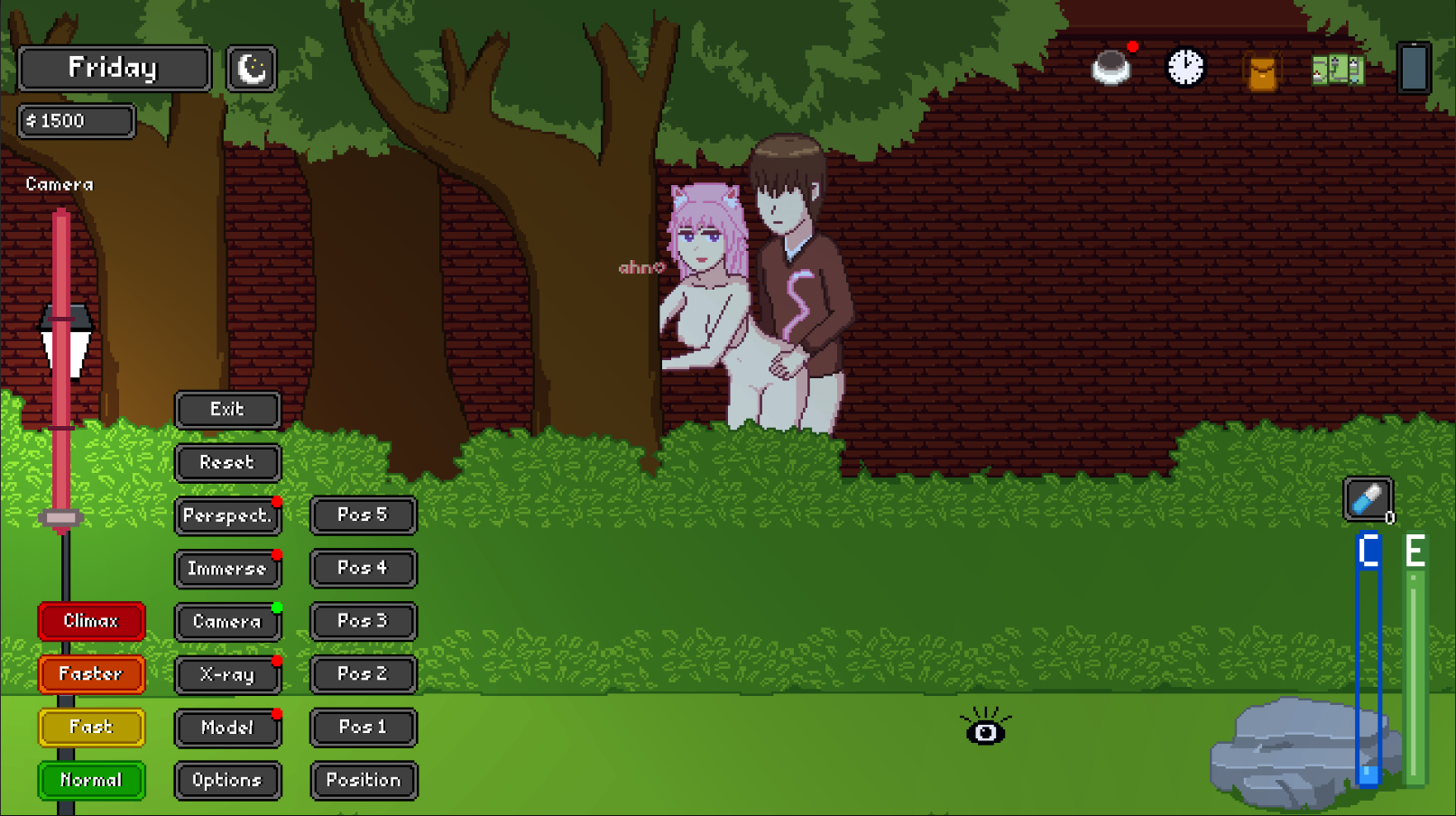Open the phone icon
The image size is (1456, 816).
click(1415, 68)
